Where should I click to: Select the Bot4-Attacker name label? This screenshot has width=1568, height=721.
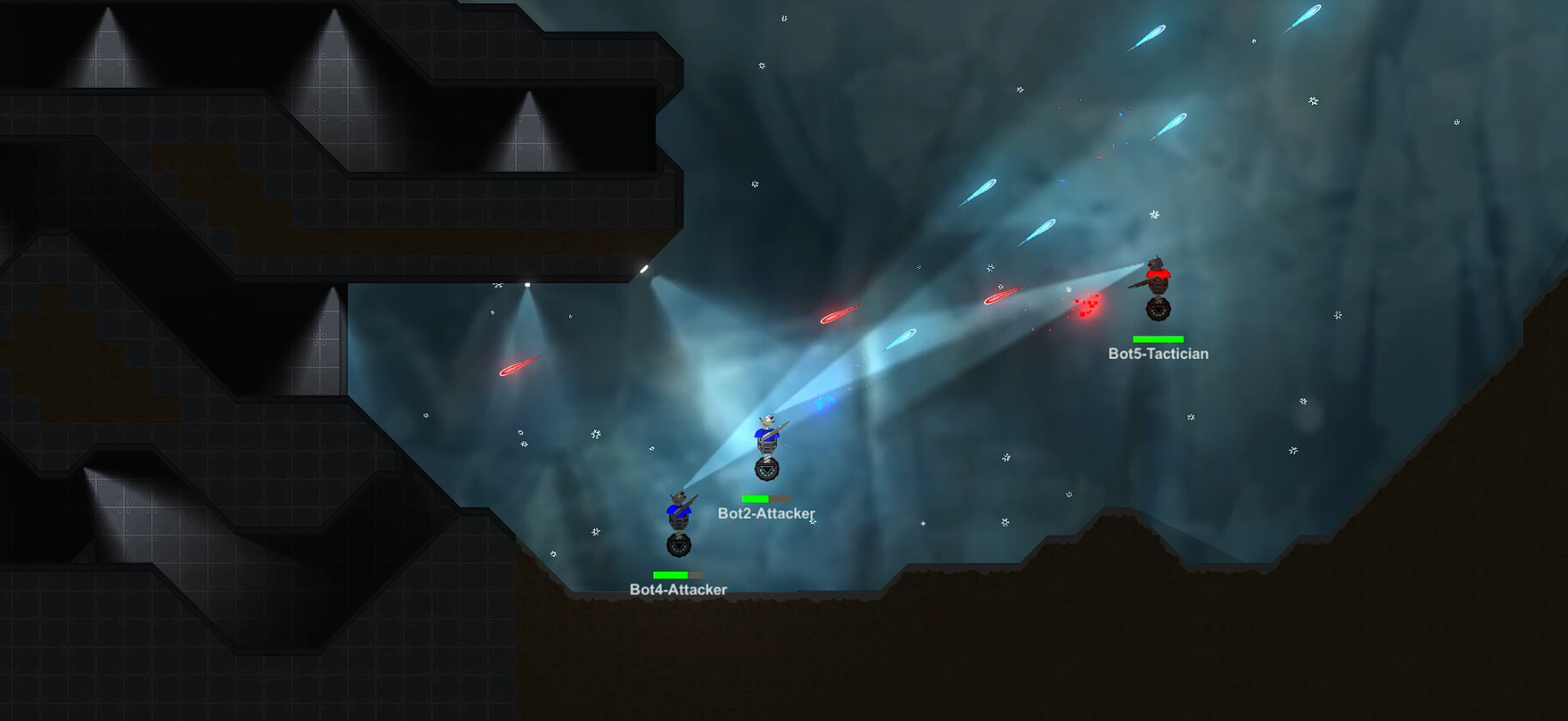pyautogui.click(x=678, y=590)
